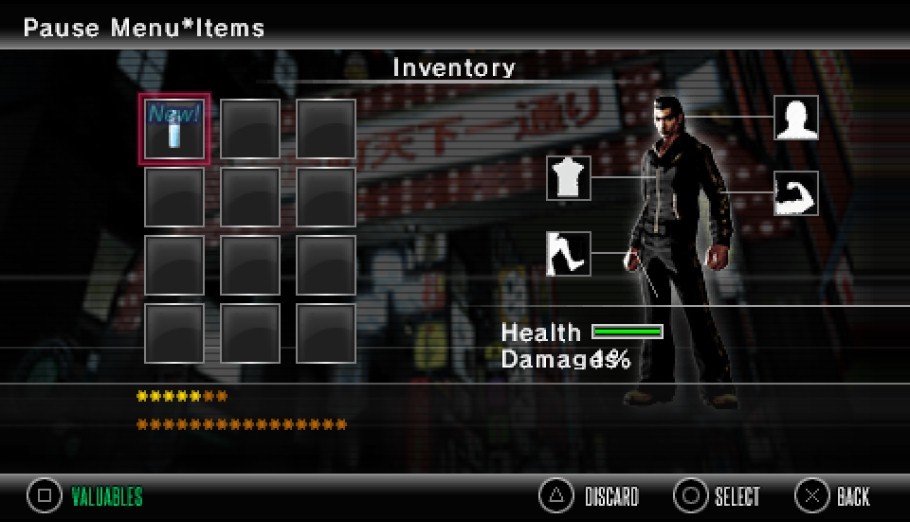Open the torso shirt equipment slot
The image size is (910, 522).
click(x=568, y=178)
